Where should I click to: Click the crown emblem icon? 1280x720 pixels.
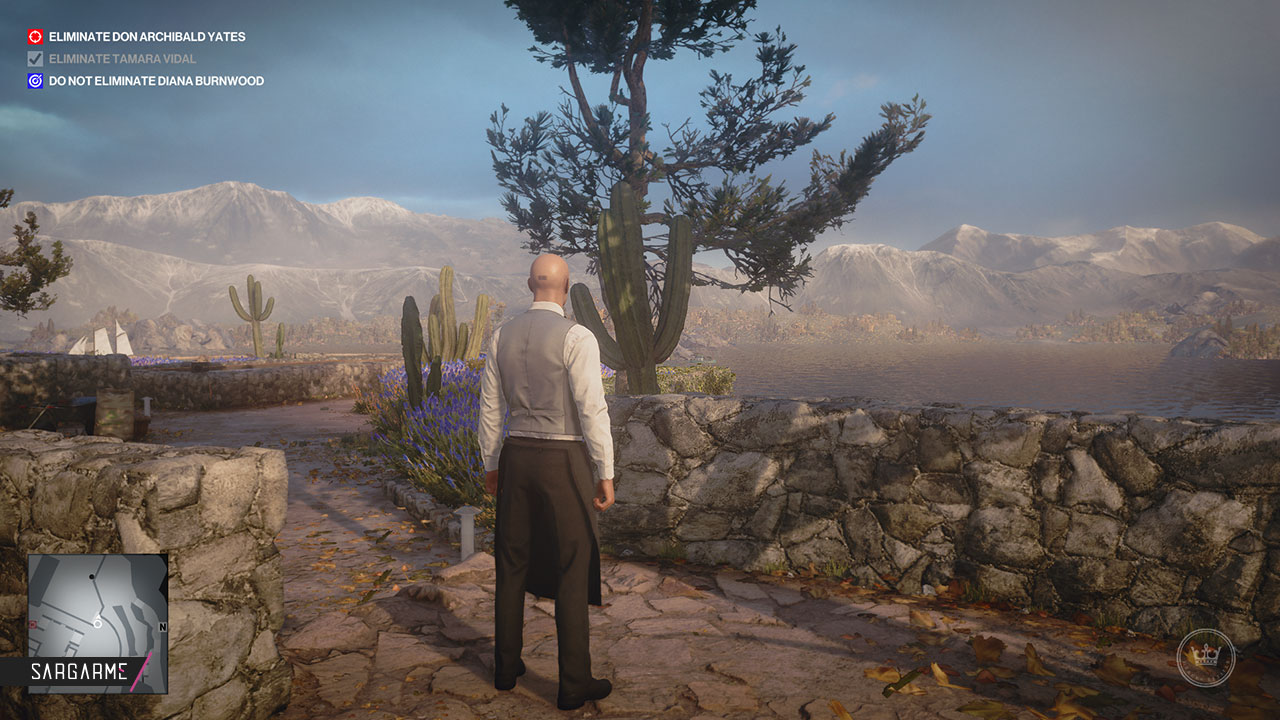pos(1205,658)
